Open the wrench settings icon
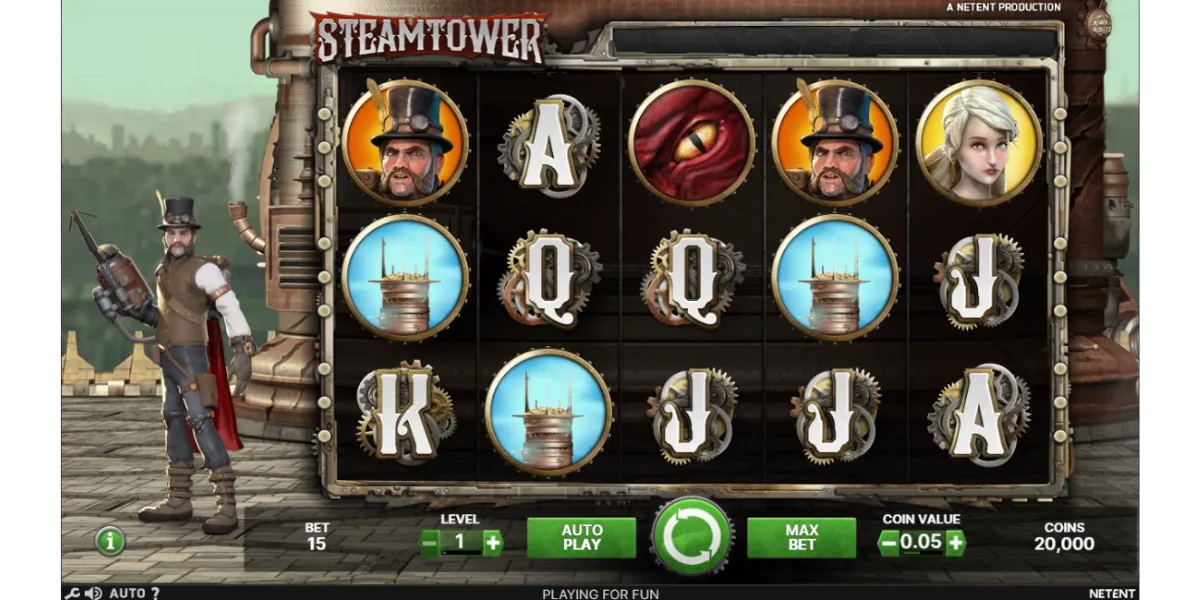The image size is (1200, 600). coord(71,593)
